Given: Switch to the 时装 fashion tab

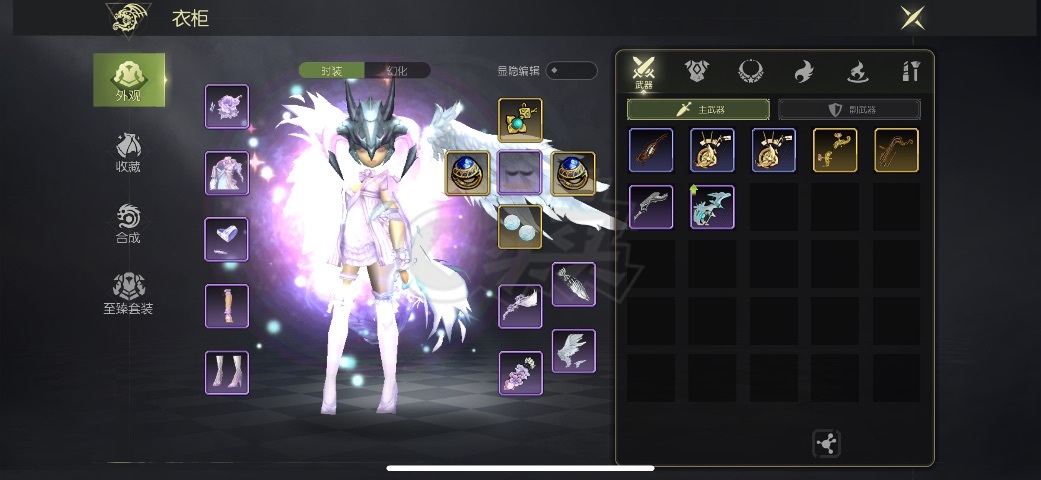Looking at the screenshot, I should pyautogui.click(x=332, y=71).
